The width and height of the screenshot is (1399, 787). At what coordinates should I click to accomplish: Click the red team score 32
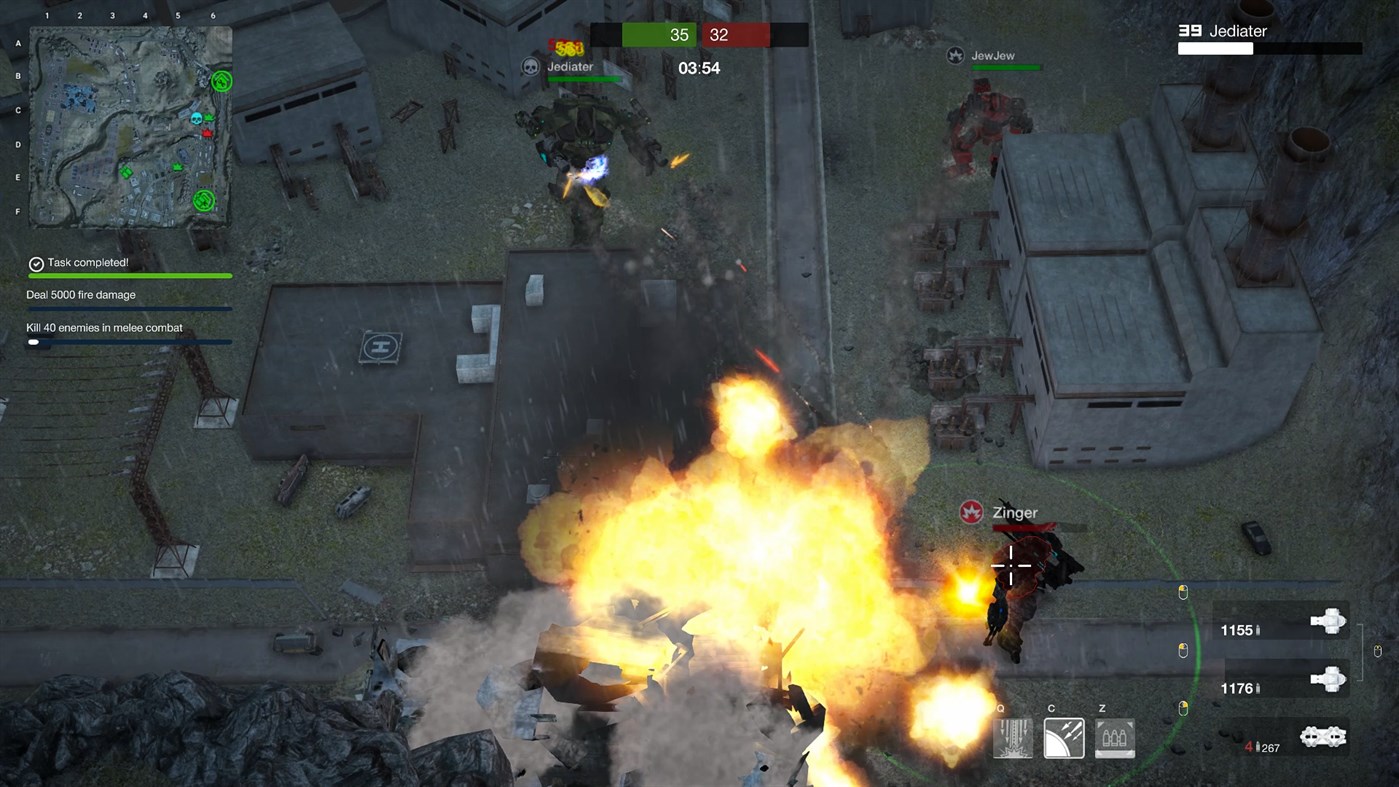pos(719,34)
